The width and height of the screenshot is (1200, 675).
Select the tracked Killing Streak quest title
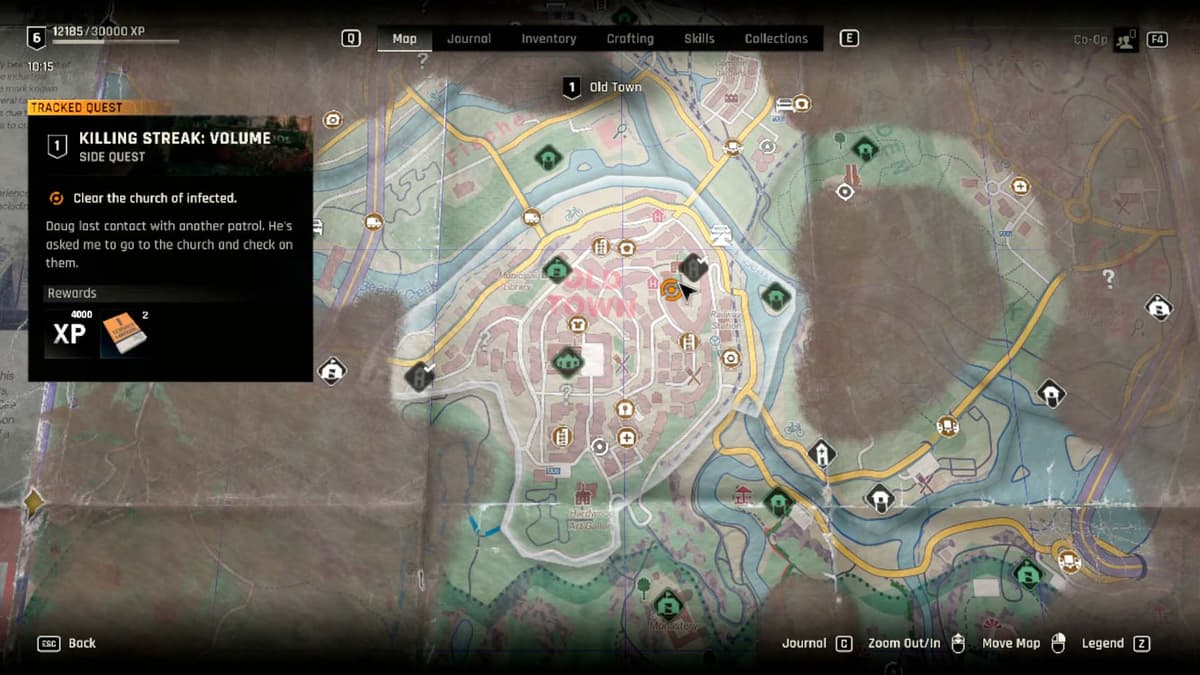click(175, 138)
